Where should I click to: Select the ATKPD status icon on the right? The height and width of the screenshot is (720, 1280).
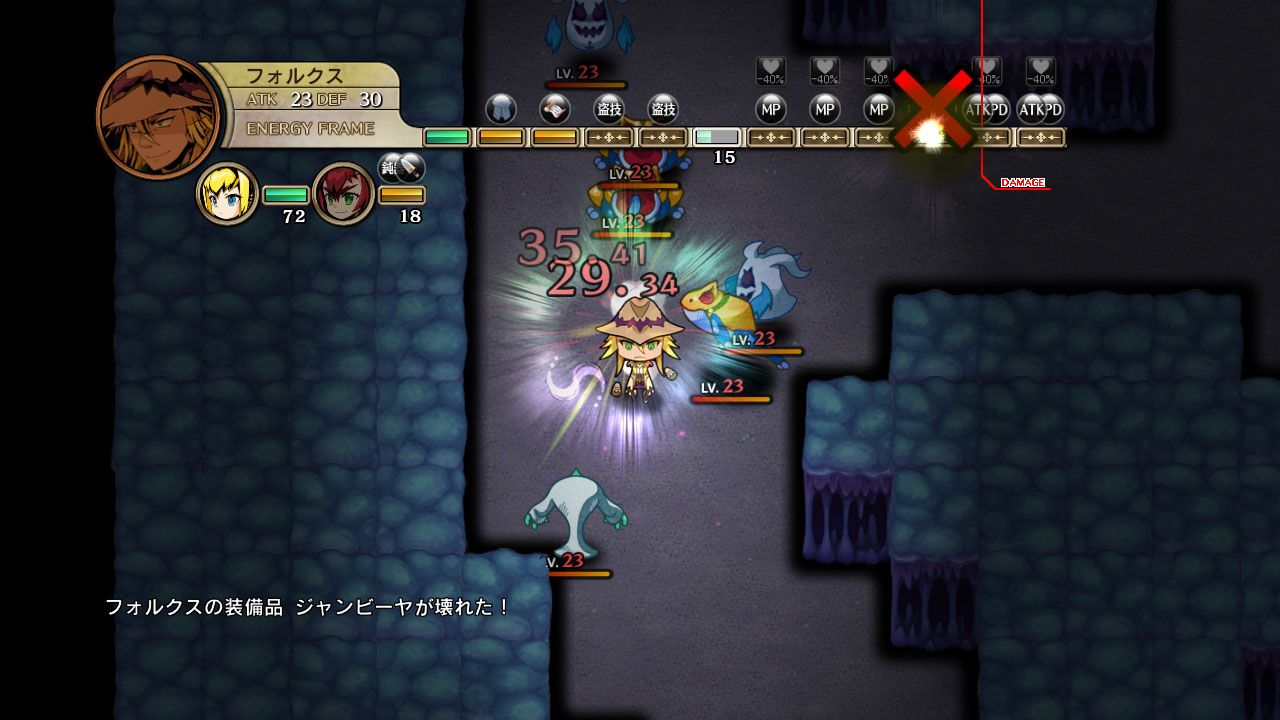click(988, 110)
